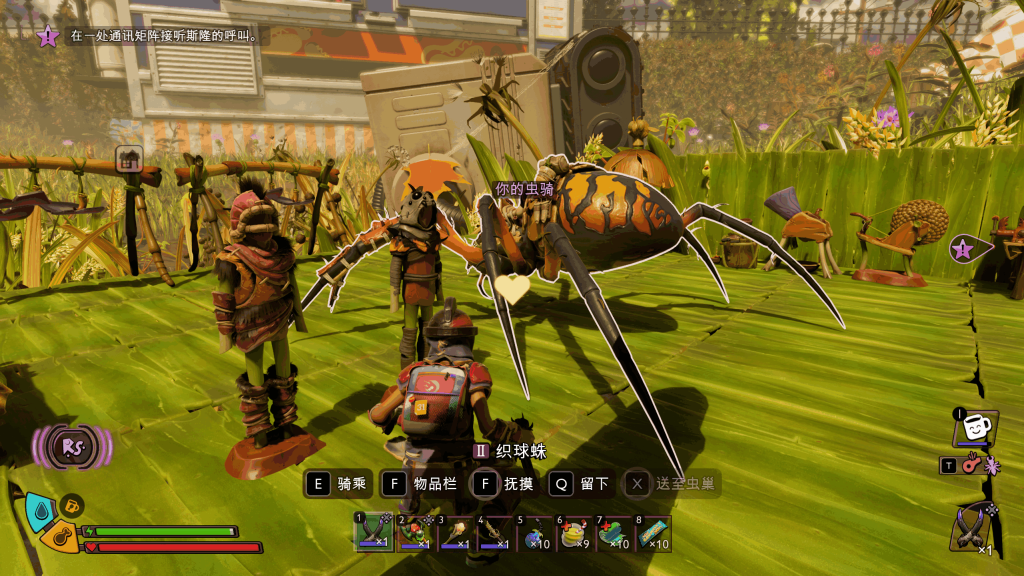Choose the blade weapon in hotbar slot 4
Screen dimensions: 1024x576
(494, 532)
